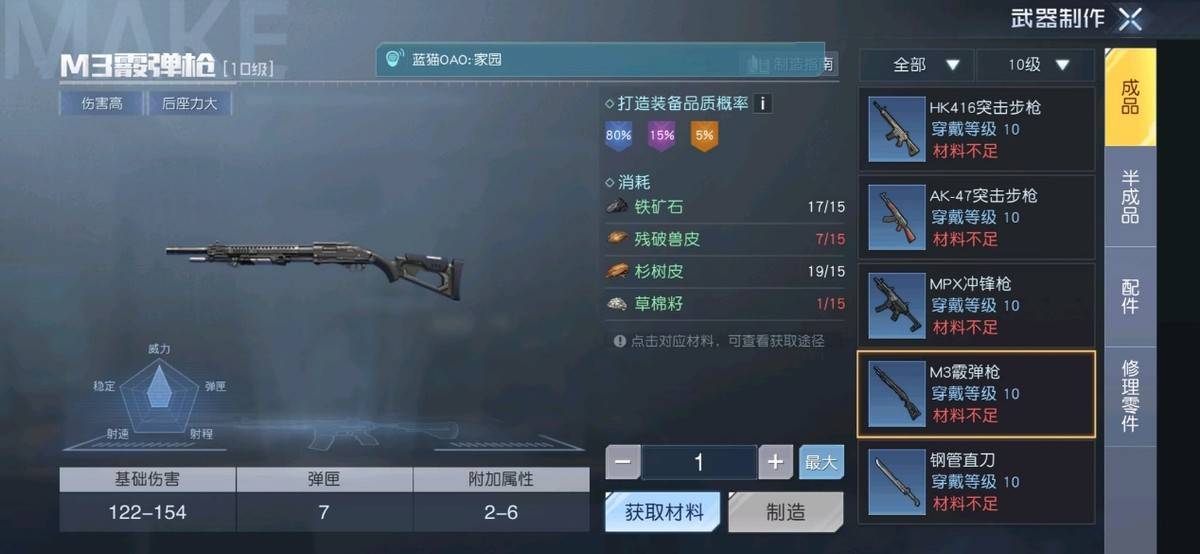This screenshot has width=1200, height=554.
Task: Select the HK416突击步枪 recipe
Action: pos(976,129)
